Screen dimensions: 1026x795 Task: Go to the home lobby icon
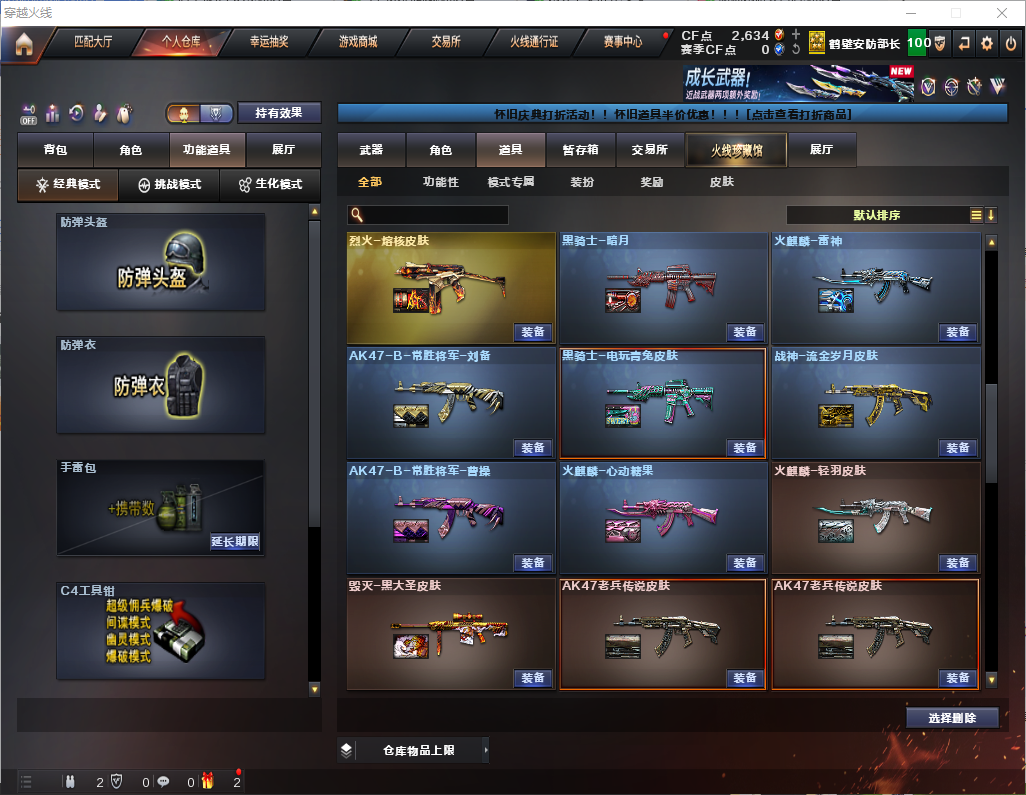point(23,44)
